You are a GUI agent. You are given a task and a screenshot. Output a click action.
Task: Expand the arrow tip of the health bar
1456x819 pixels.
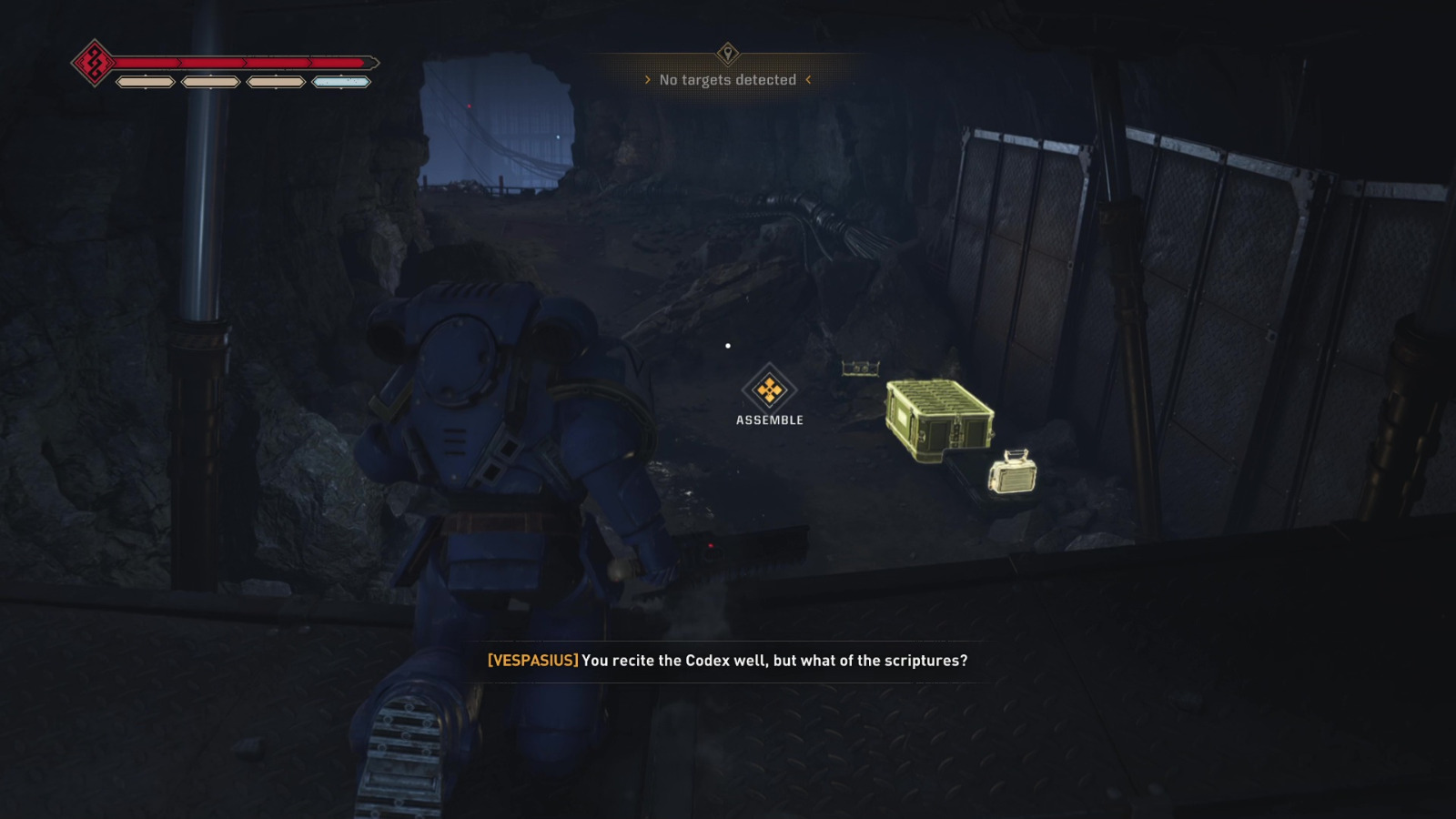[x=379, y=62]
